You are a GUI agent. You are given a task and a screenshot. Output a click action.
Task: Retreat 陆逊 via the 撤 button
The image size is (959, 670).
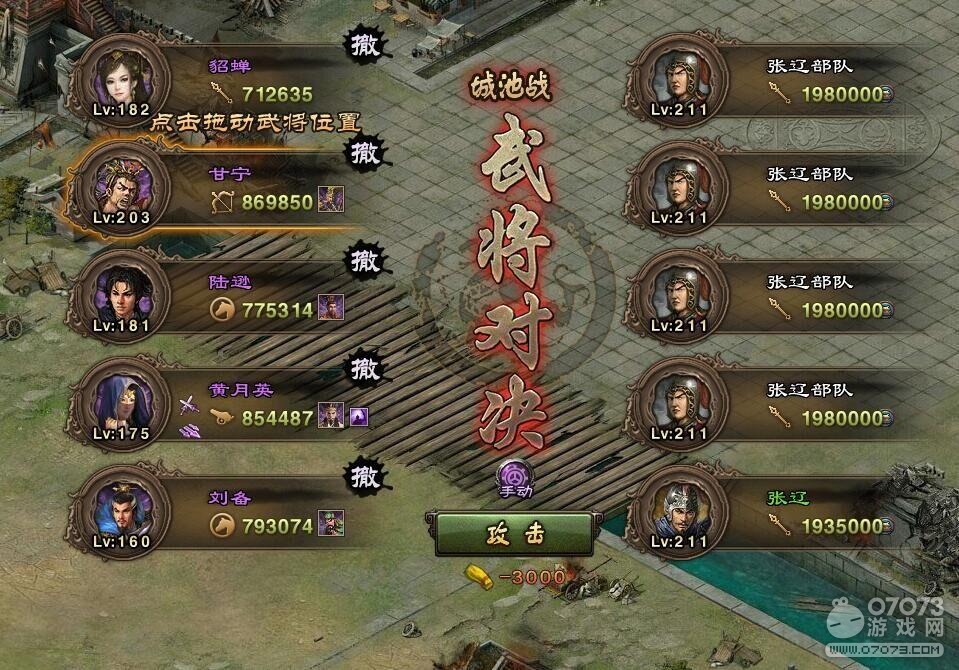pyautogui.click(x=364, y=260)
